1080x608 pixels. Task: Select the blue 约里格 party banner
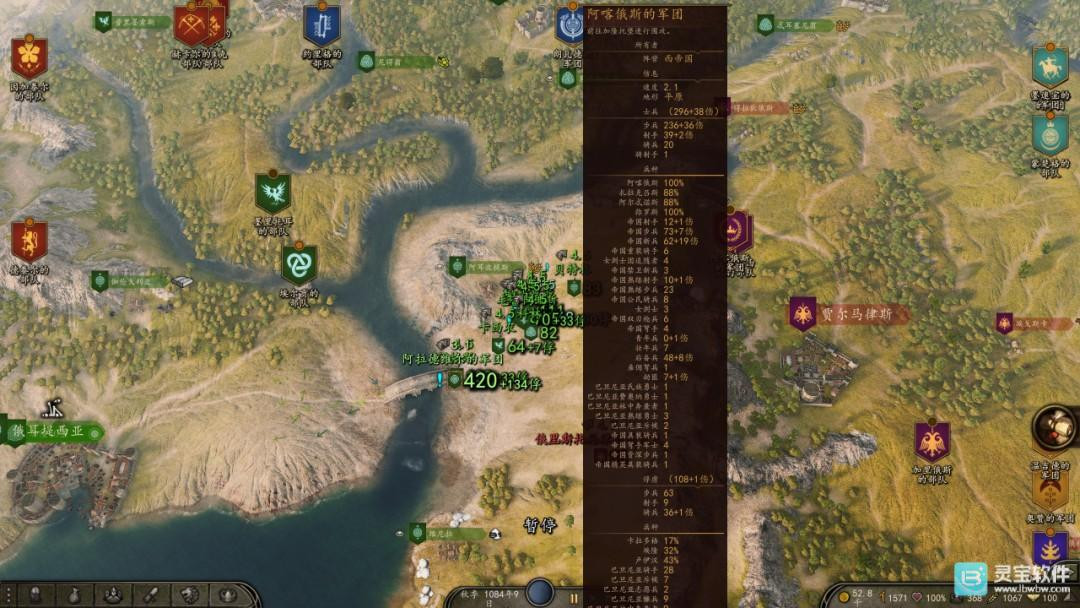(322, 24)
